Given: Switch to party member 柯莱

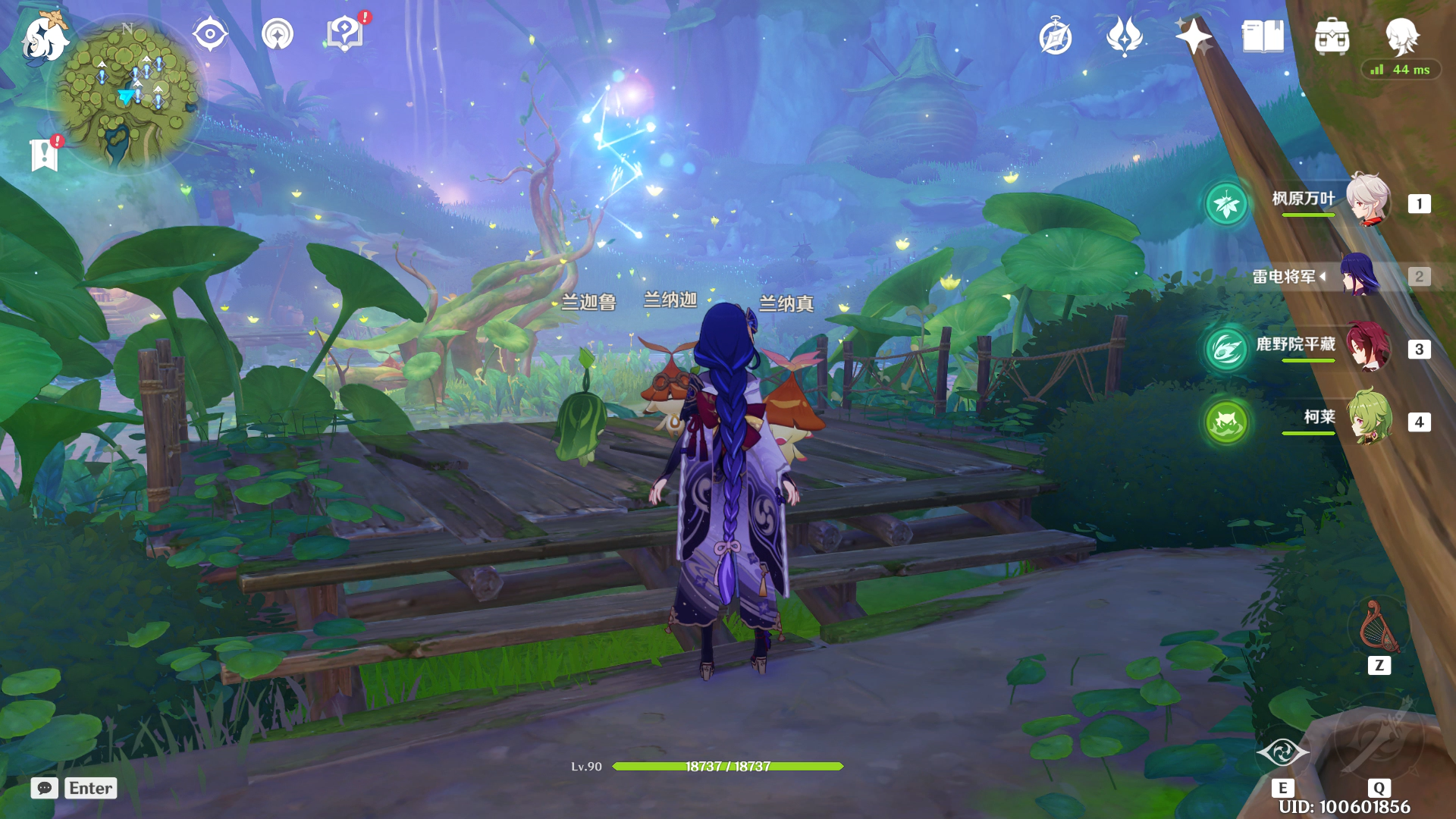Looking at the screenshot, I should tap(1367, 419).
